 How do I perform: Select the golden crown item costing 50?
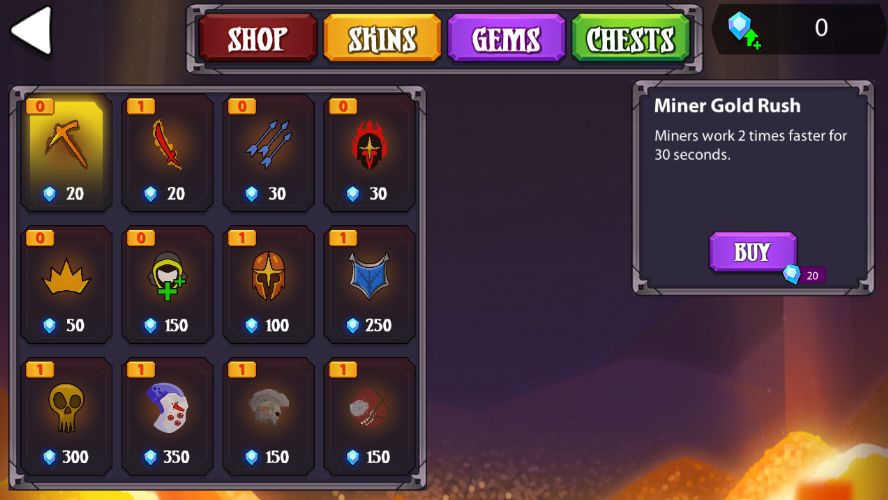[x=67, y=285]
